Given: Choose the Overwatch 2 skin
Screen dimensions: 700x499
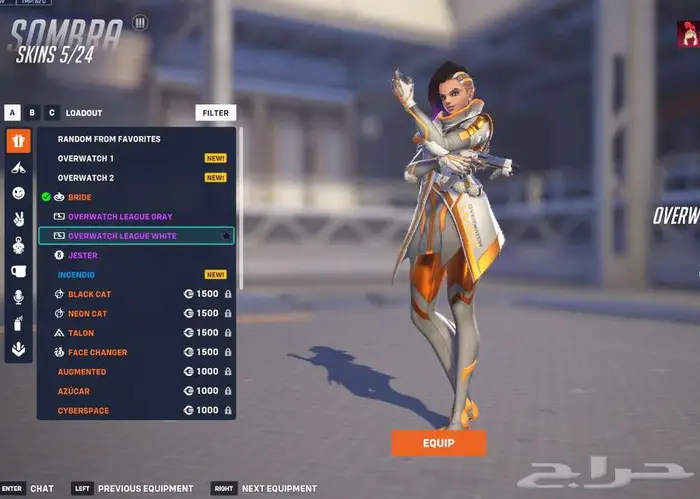Looking at the screenshot, I should (x=86, y=178).
